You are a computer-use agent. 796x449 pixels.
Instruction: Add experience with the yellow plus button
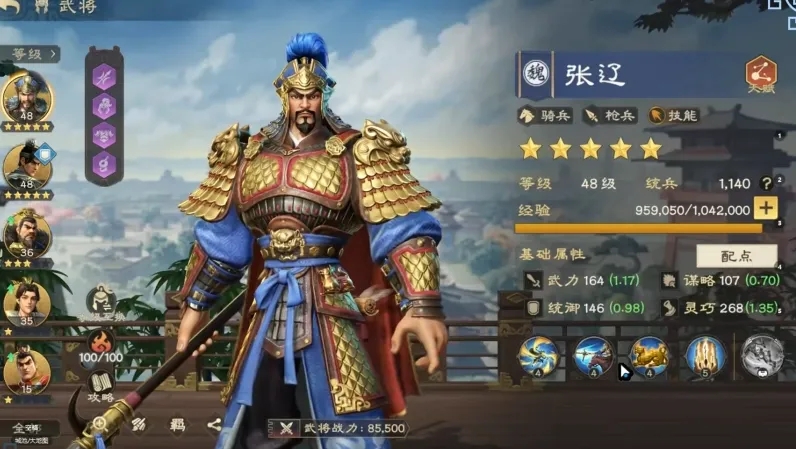point(765,209)
